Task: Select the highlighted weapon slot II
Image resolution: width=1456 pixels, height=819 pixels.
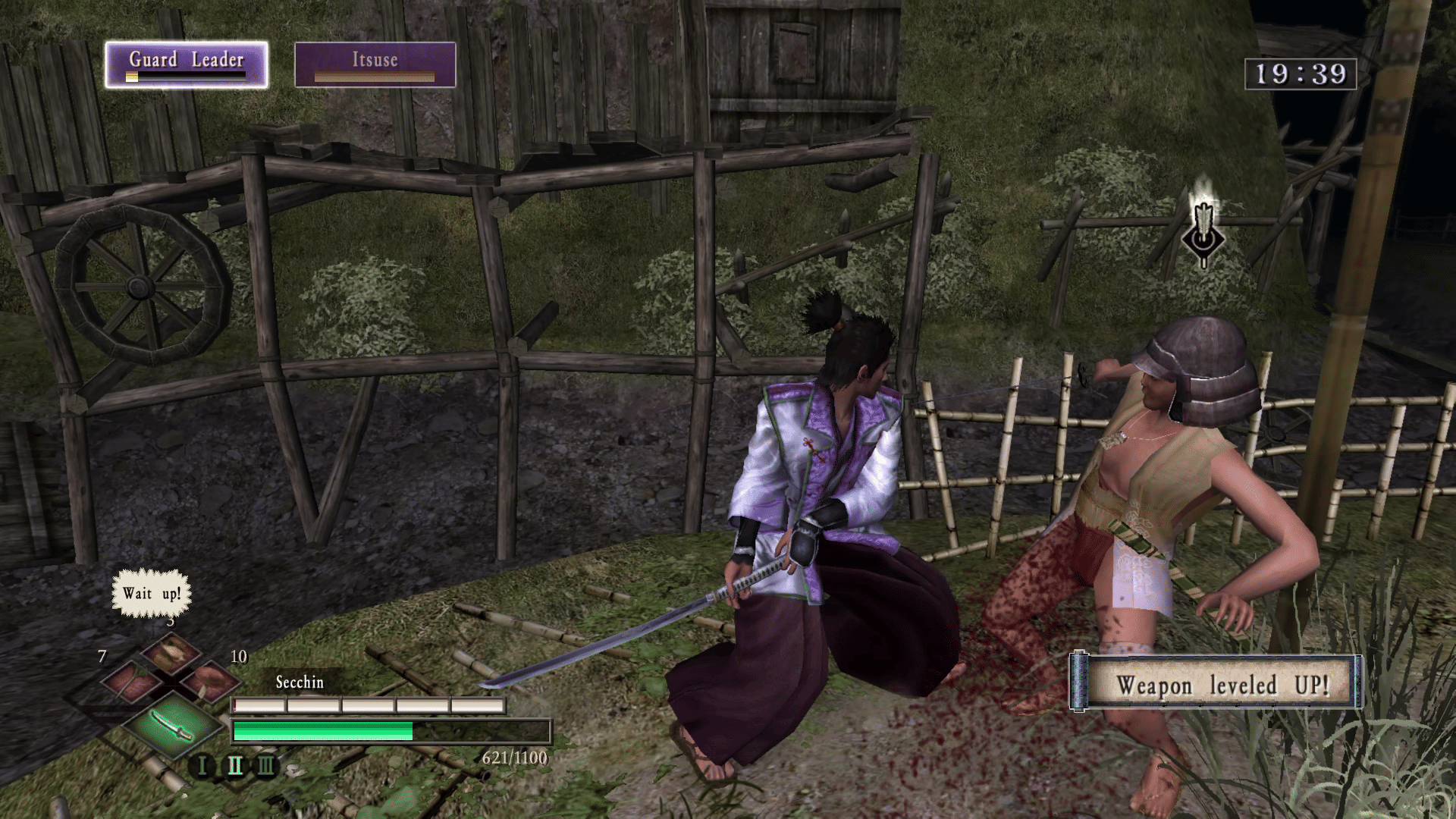Action: [x=234, y=766]
